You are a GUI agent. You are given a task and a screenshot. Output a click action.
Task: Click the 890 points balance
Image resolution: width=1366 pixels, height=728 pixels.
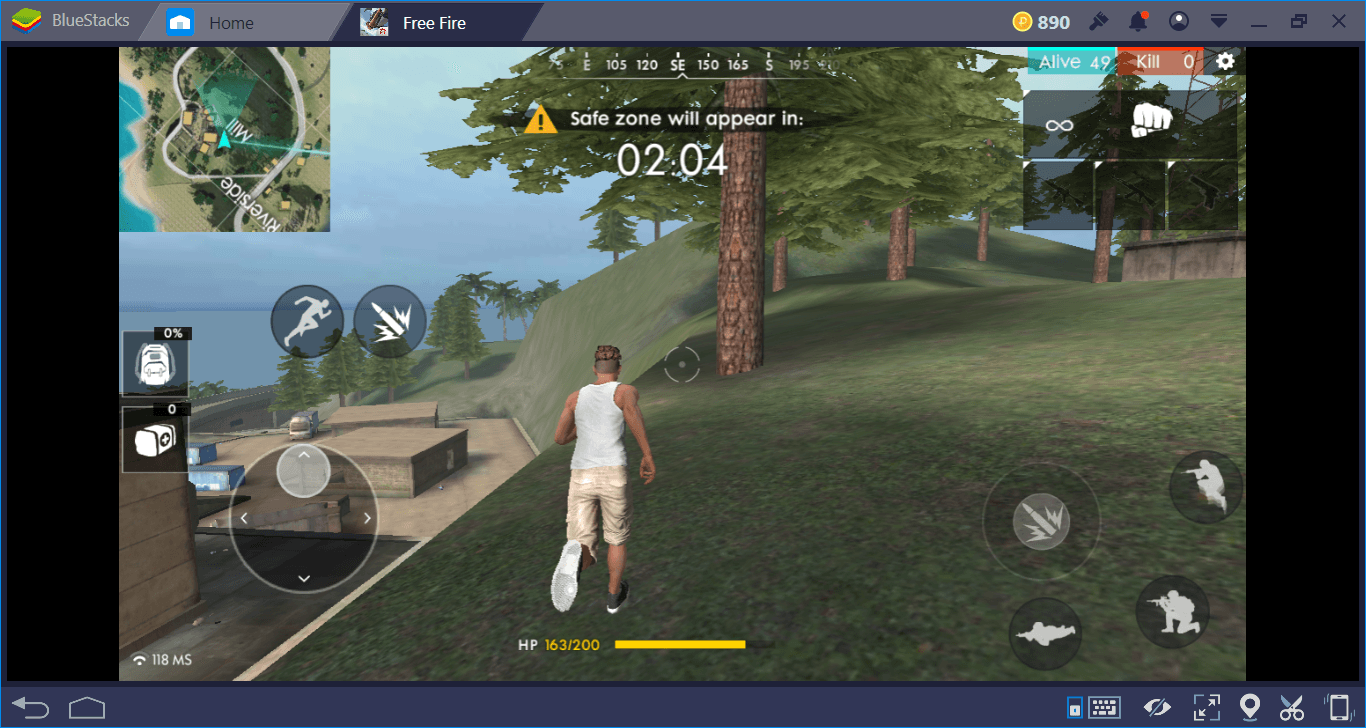click(1042, 20)
